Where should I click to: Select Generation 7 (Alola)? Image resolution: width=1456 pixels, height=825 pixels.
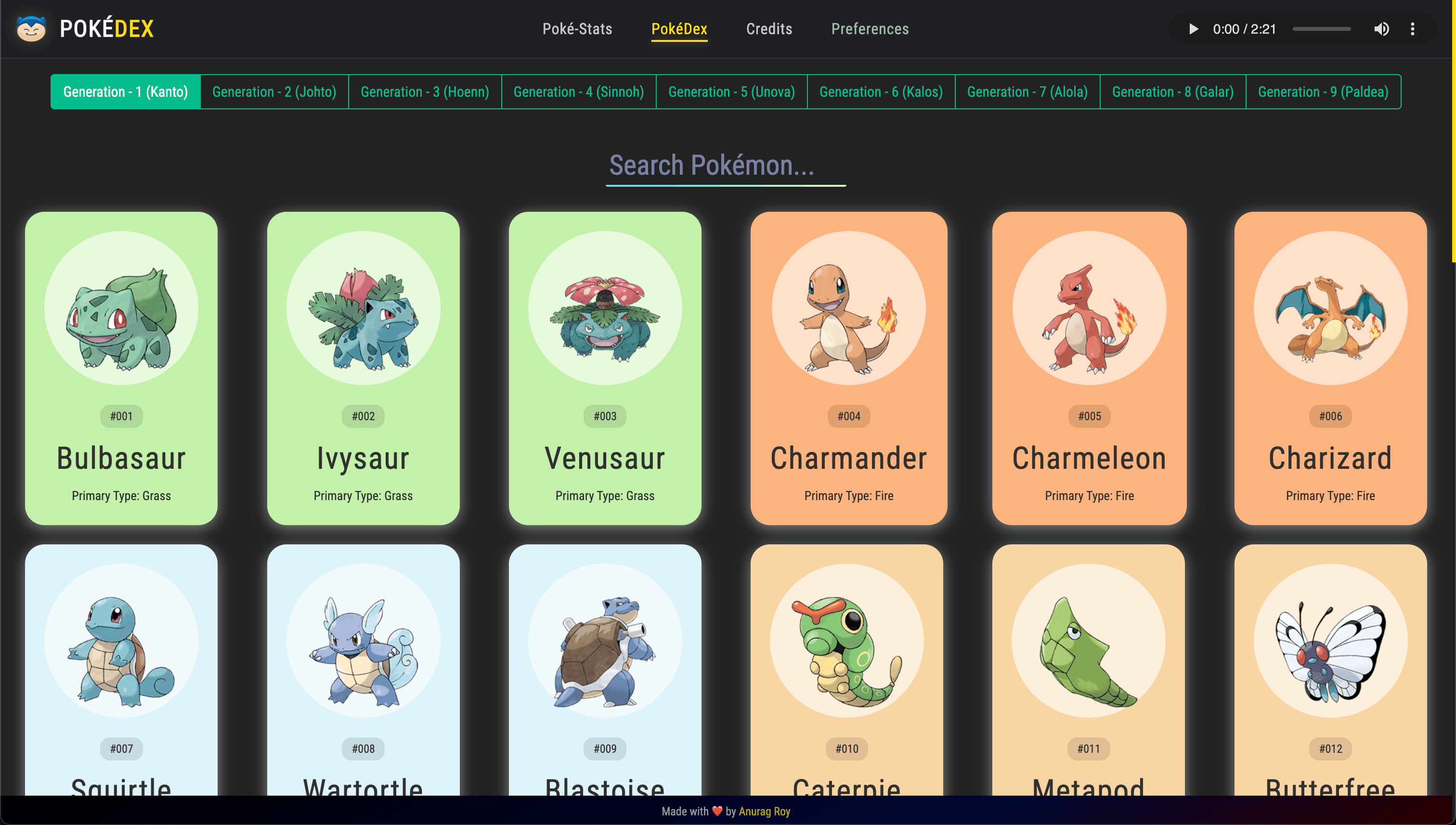pos(1027,91)
